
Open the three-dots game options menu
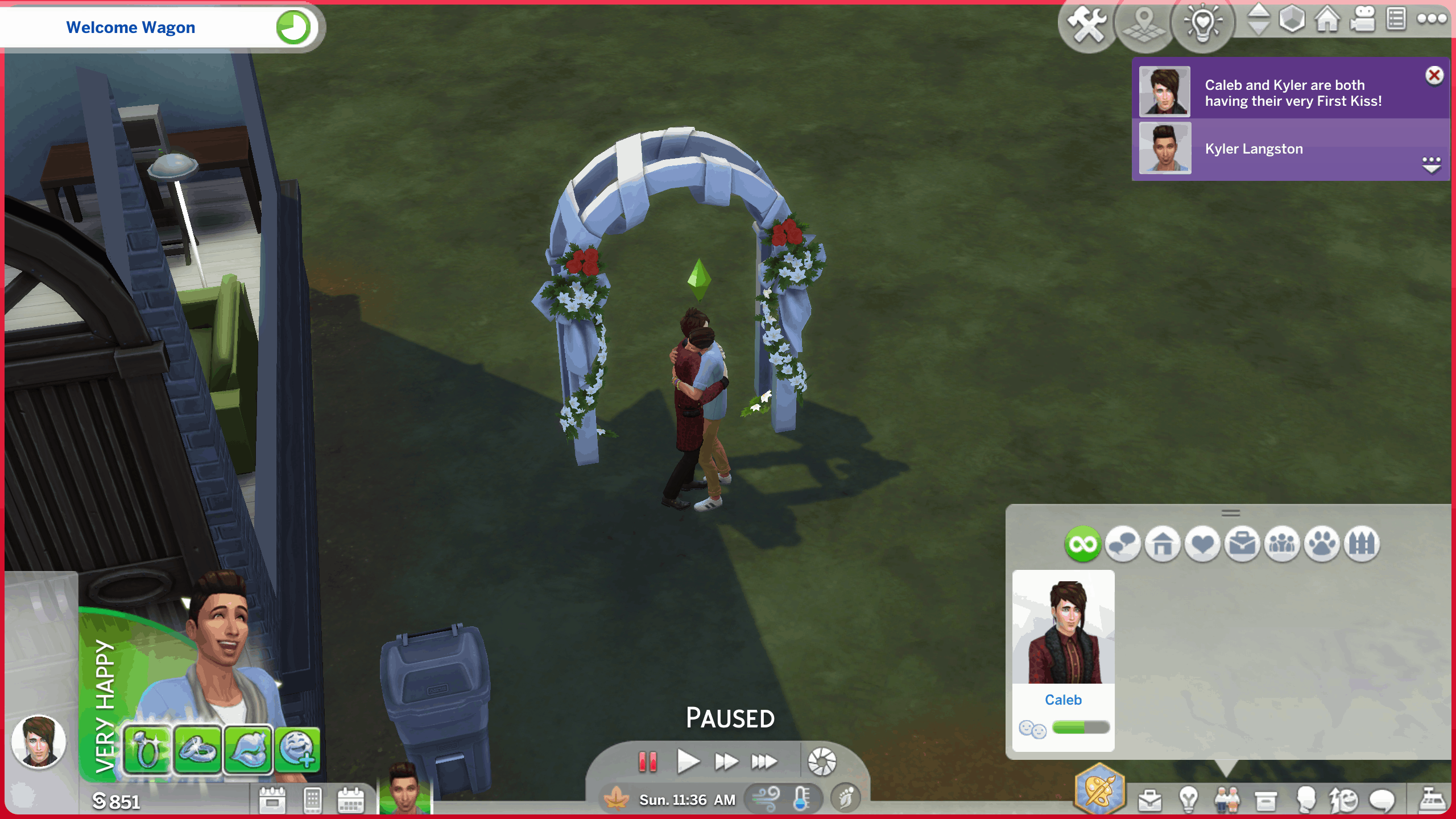point(1431,19)
